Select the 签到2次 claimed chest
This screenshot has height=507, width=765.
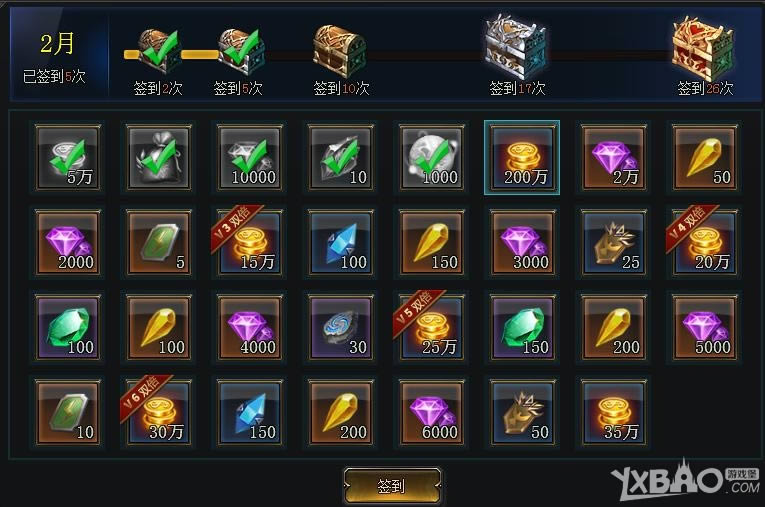(x=158, y=52)
